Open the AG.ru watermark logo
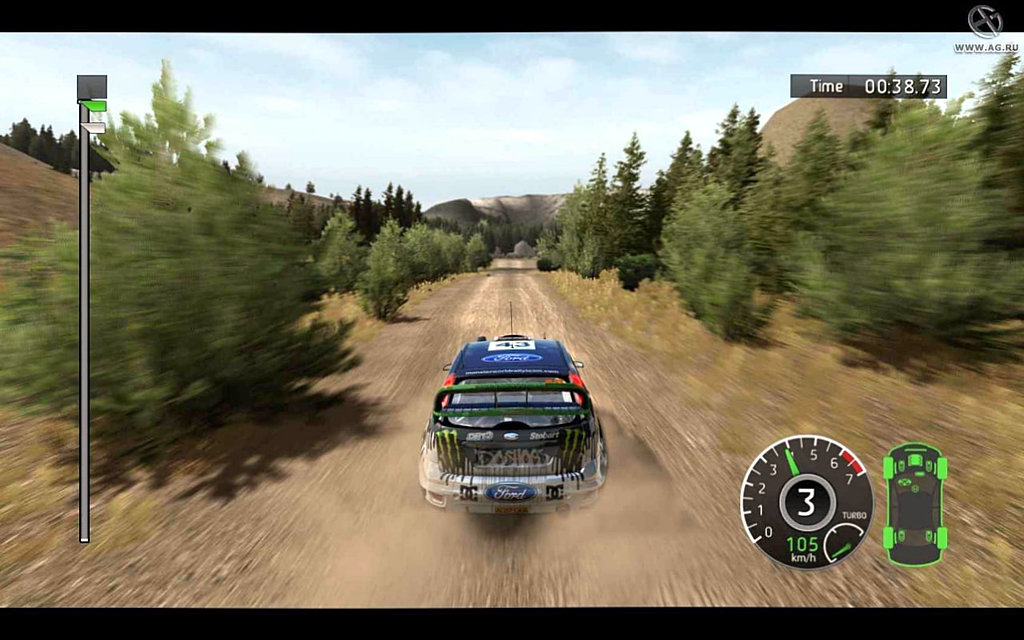 coord(983,26)
